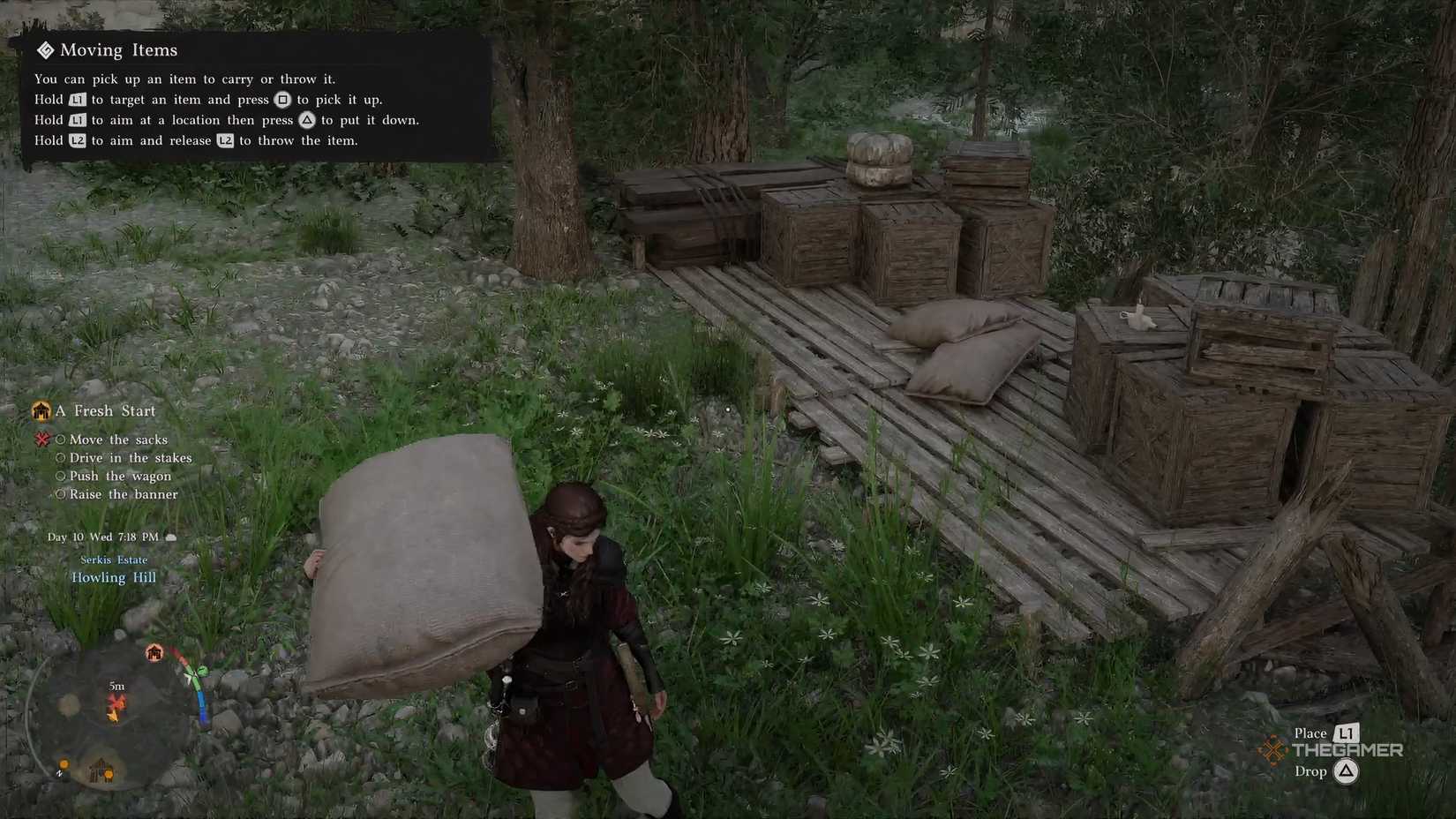The width and height of the screenshot is (1456, 819).
Task: Select the tent icon beside A Fresh Start
Action: [x=41, y=410]
